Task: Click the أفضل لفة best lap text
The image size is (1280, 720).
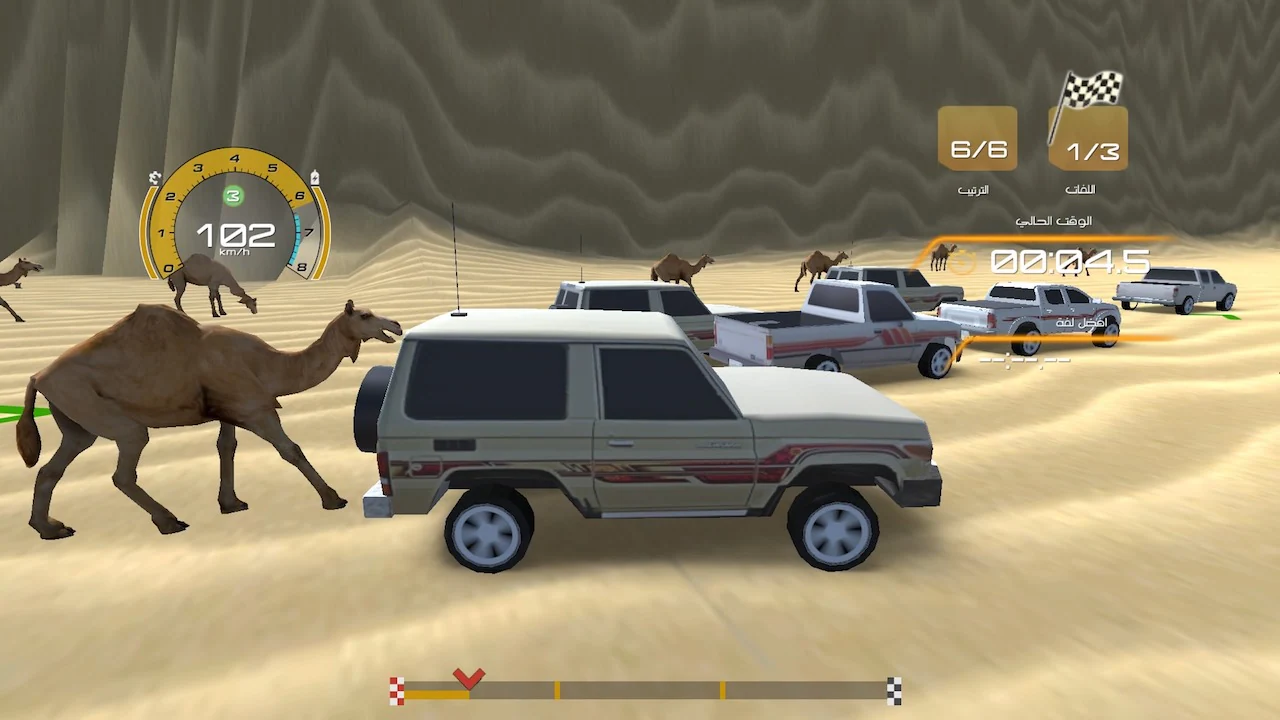Action: [x=1080, y=322]
